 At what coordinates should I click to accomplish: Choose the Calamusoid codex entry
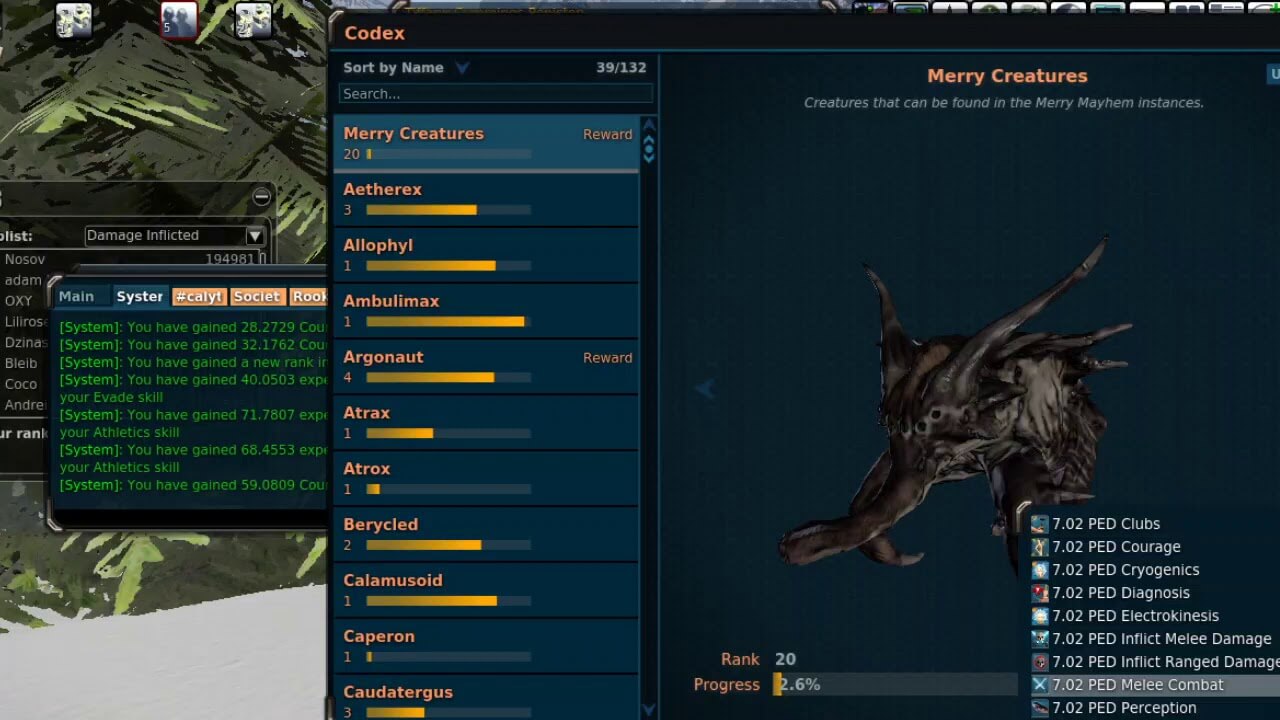485,590
